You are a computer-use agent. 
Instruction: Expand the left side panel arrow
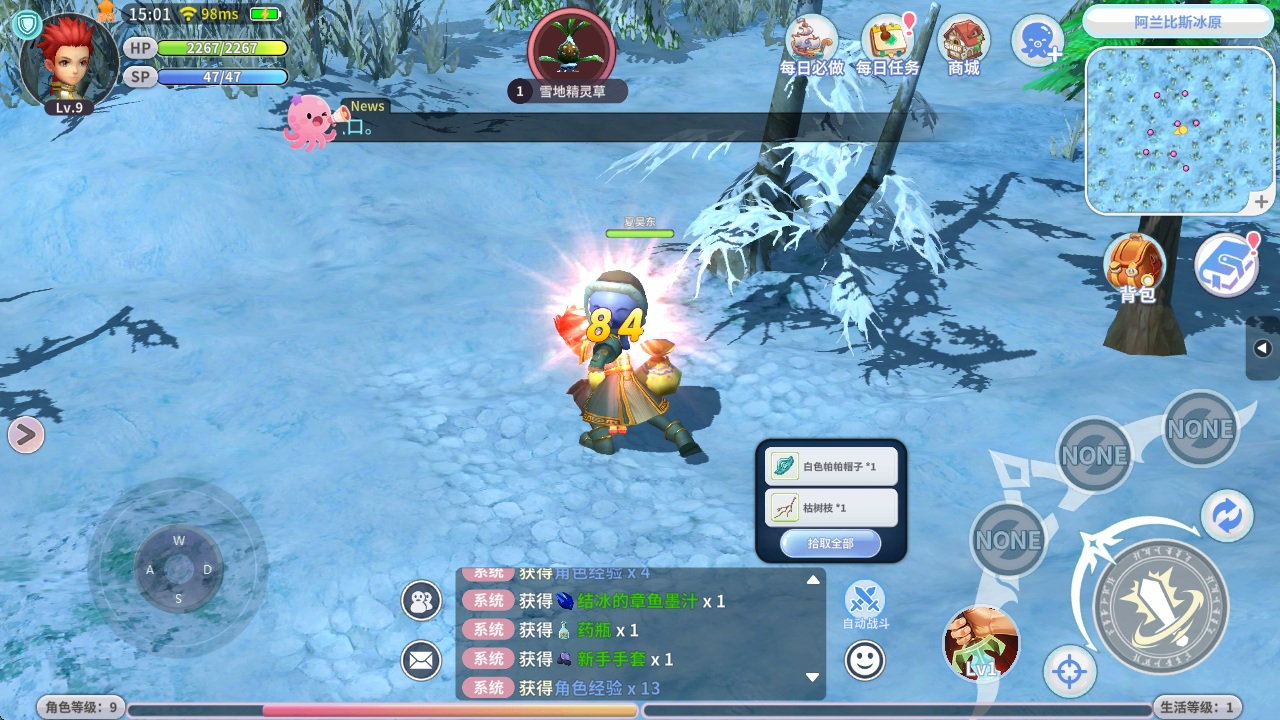(26, 434)
